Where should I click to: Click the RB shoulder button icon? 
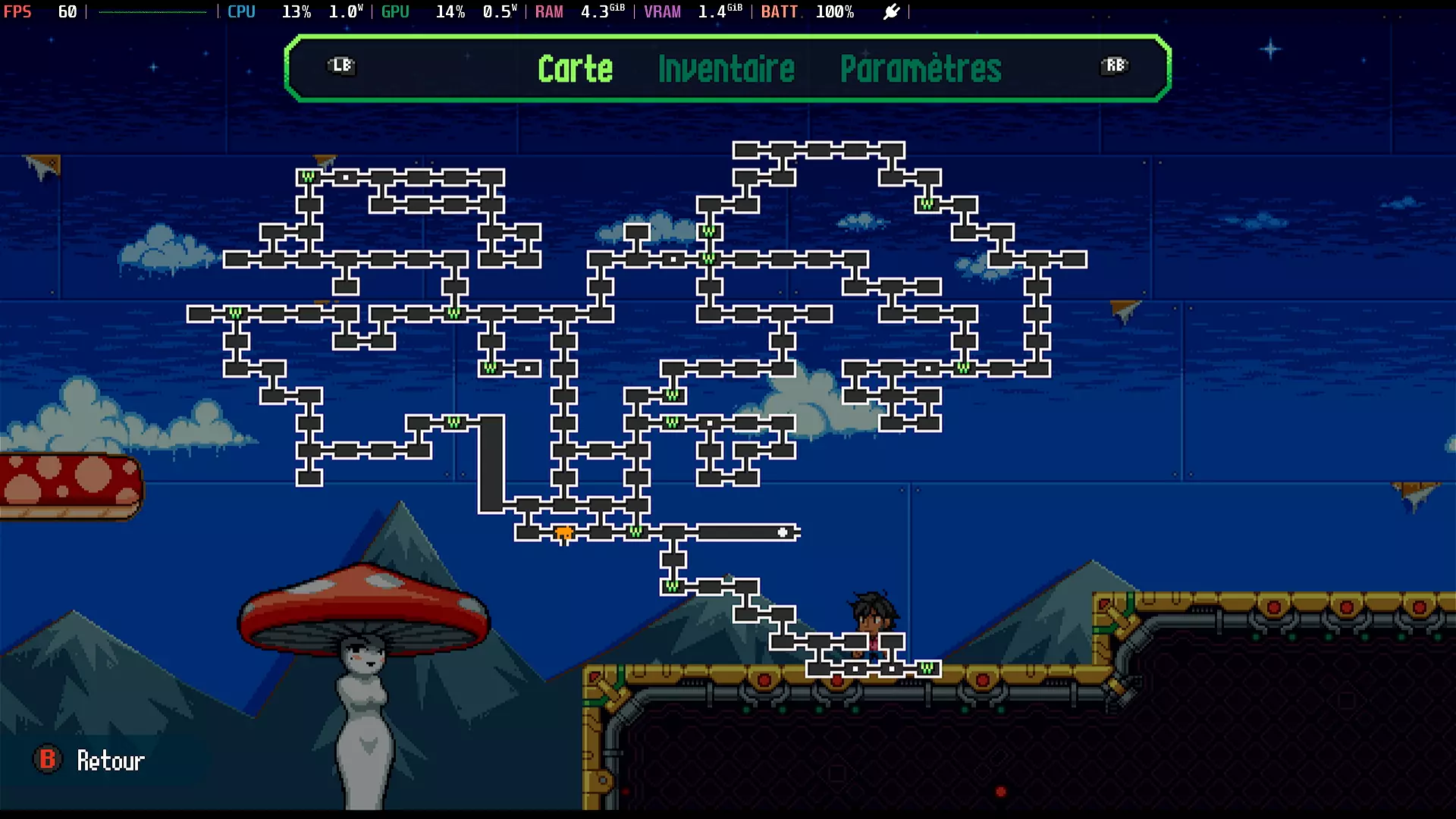tap(1113, 67)
